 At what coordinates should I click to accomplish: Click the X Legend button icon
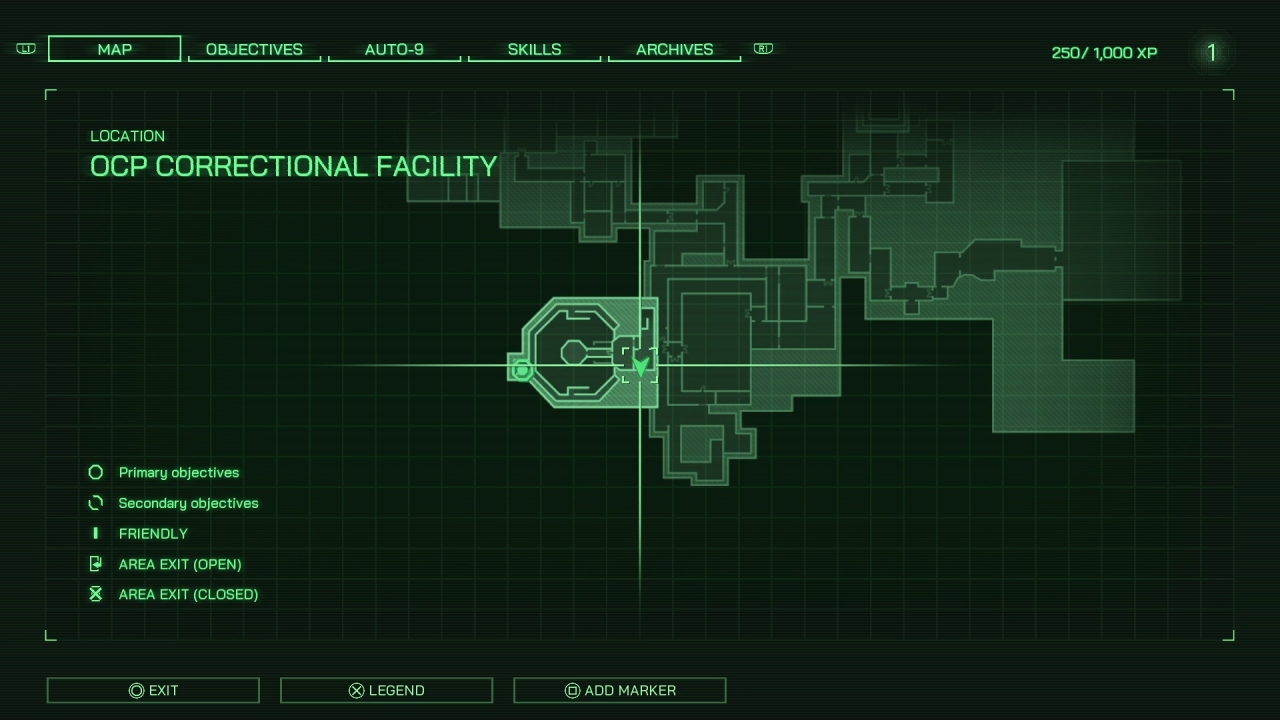pyautogui.click(x=355, y=690)
